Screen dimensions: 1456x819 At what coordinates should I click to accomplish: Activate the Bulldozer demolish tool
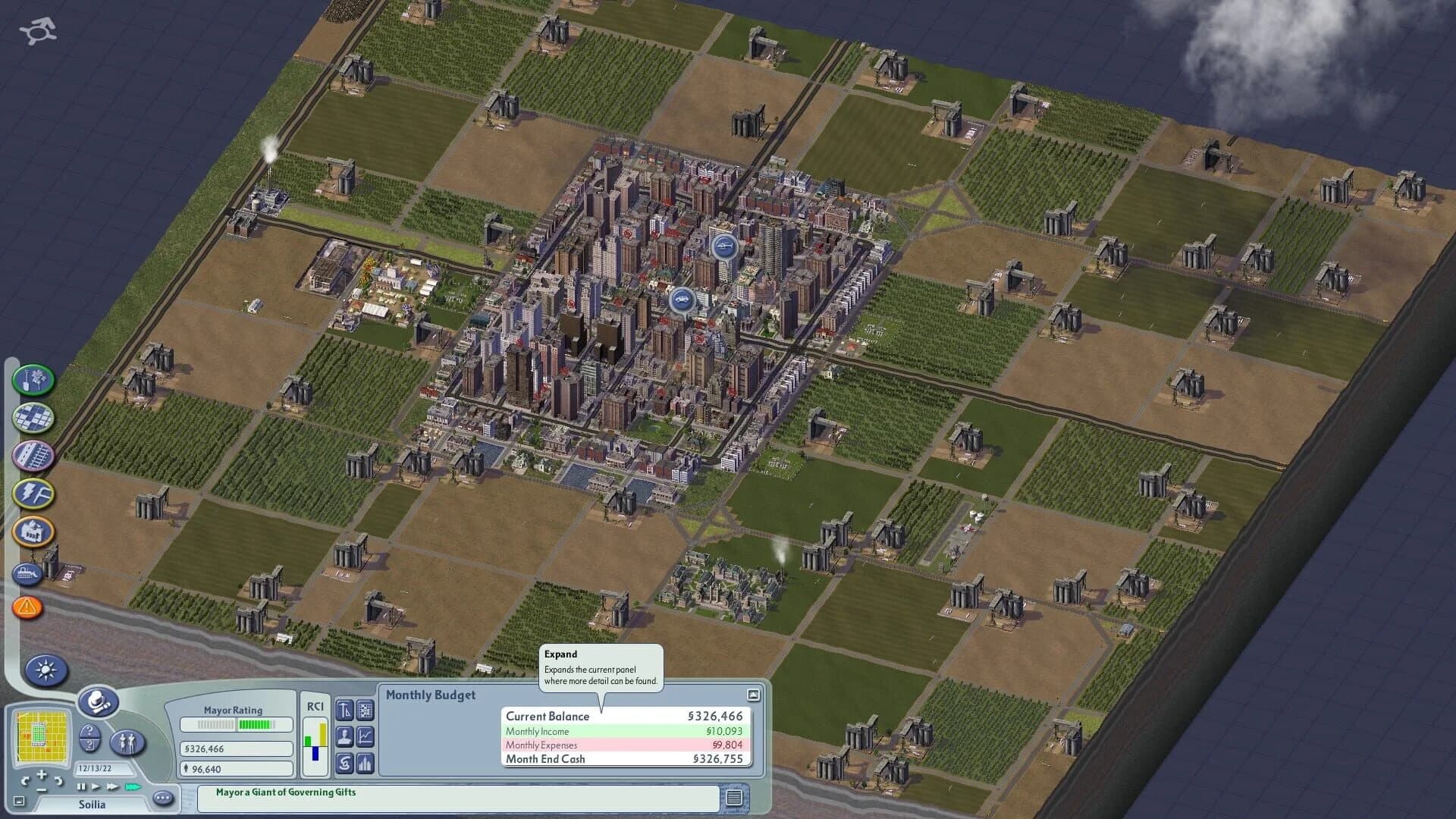point(29,574)
